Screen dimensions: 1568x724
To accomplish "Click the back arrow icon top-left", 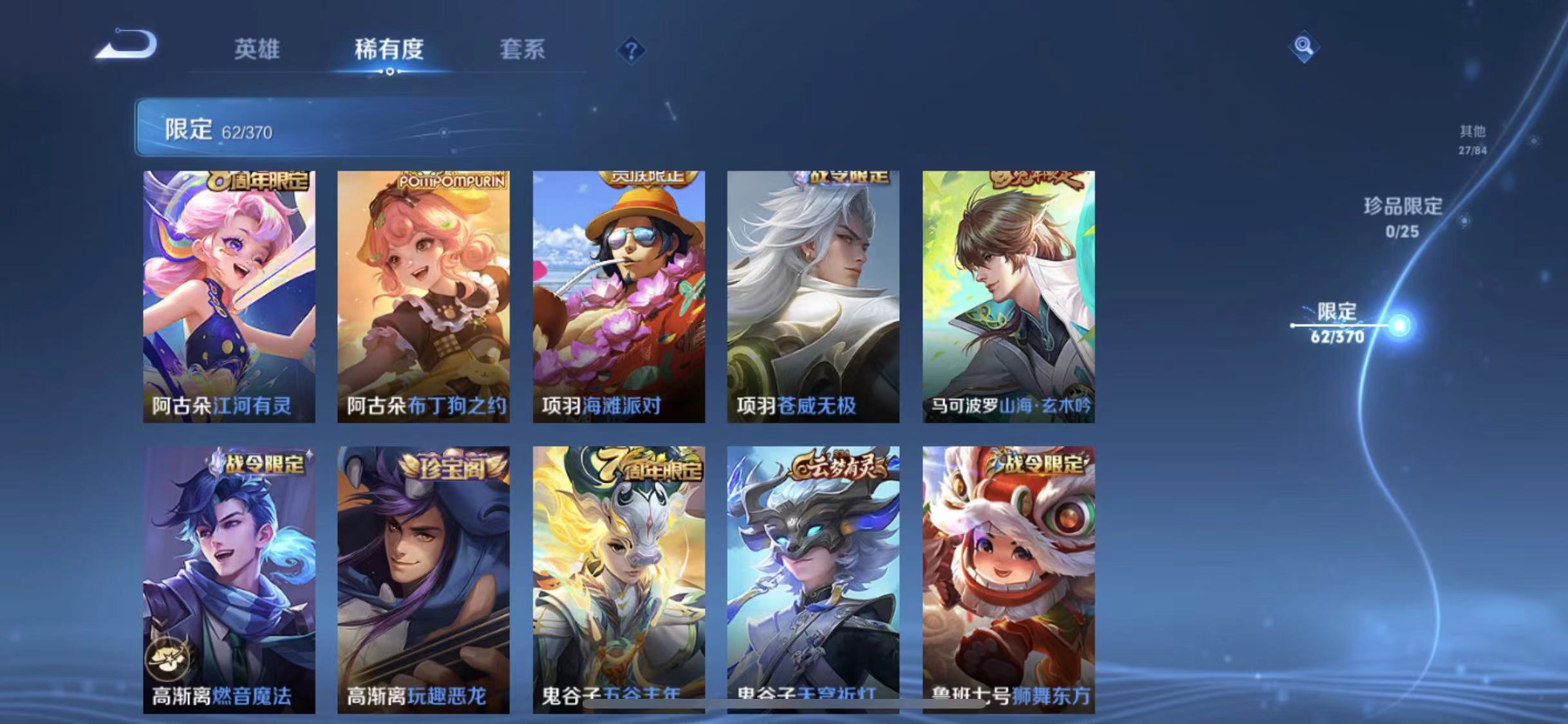I will [x=126, y=48].
